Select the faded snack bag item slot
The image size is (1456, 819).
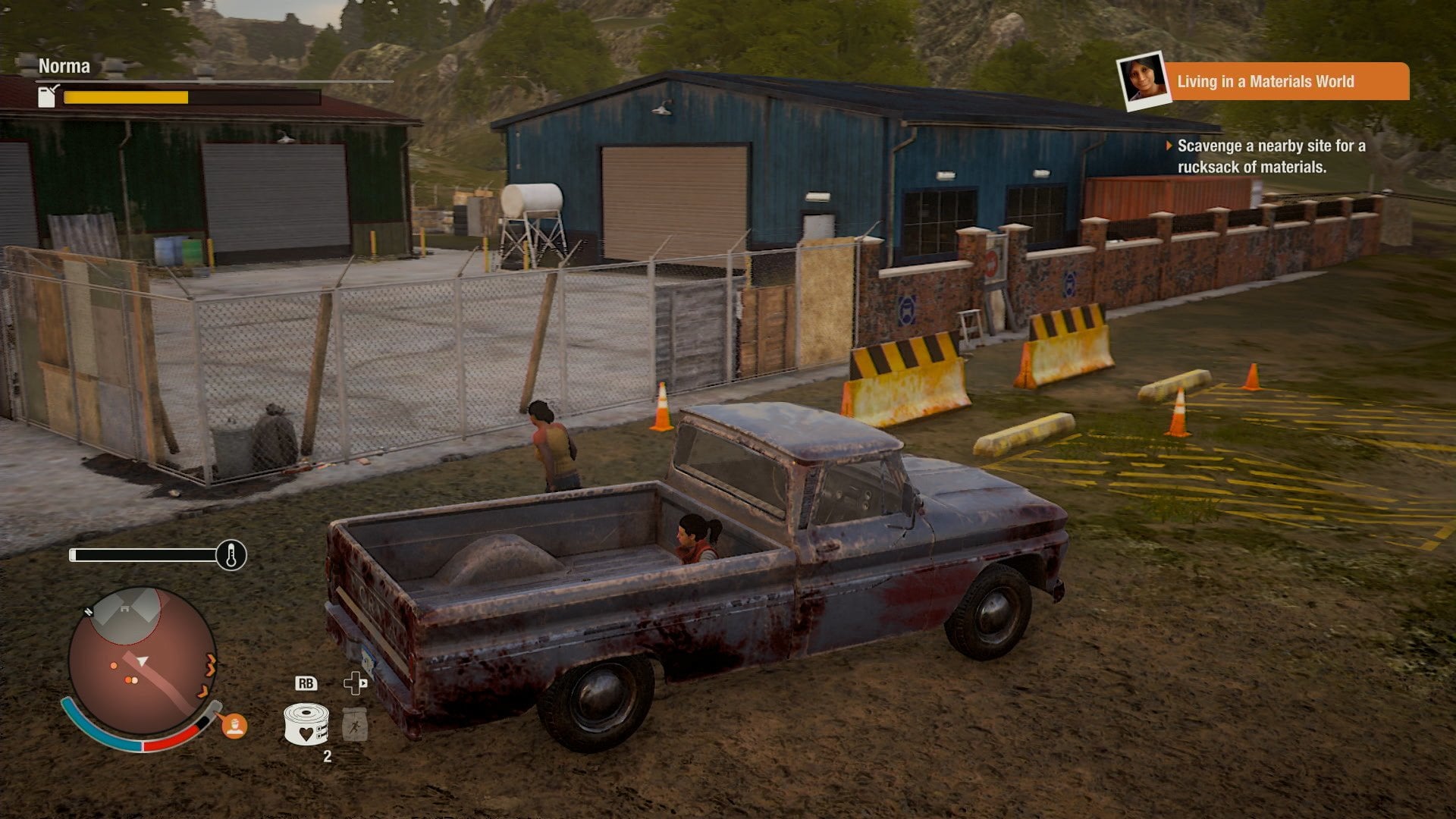point(354,724)
